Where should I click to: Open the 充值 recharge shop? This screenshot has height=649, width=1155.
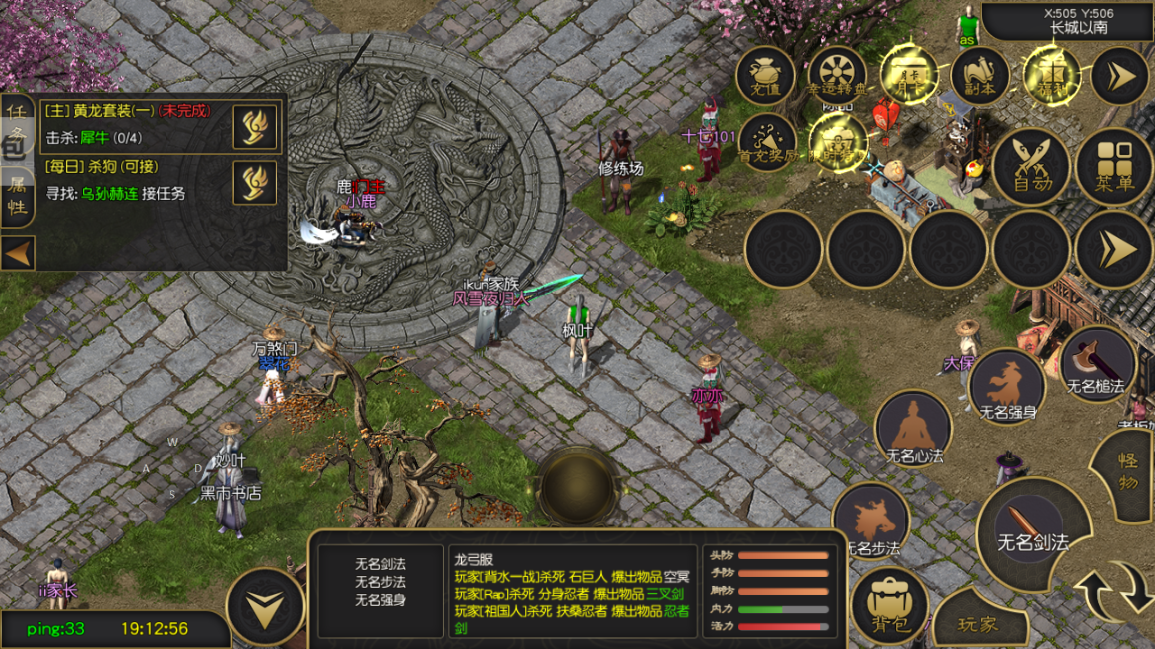click(765, 75)
